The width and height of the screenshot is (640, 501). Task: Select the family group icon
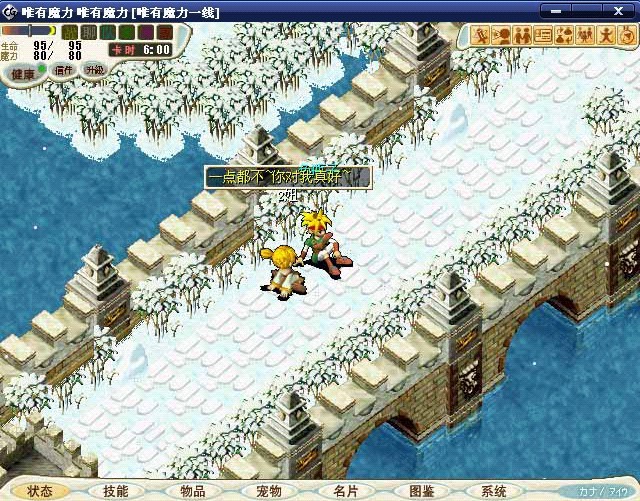[x=583, y=36]
